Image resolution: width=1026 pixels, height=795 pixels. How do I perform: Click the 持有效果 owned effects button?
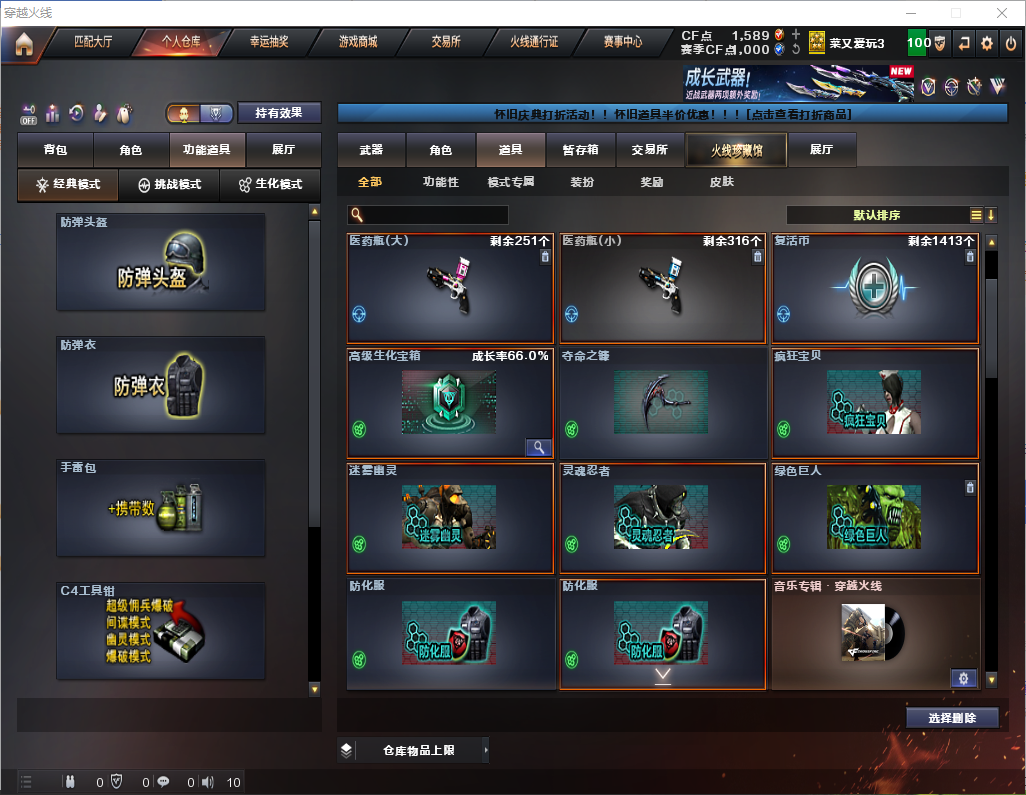[280, 113]
